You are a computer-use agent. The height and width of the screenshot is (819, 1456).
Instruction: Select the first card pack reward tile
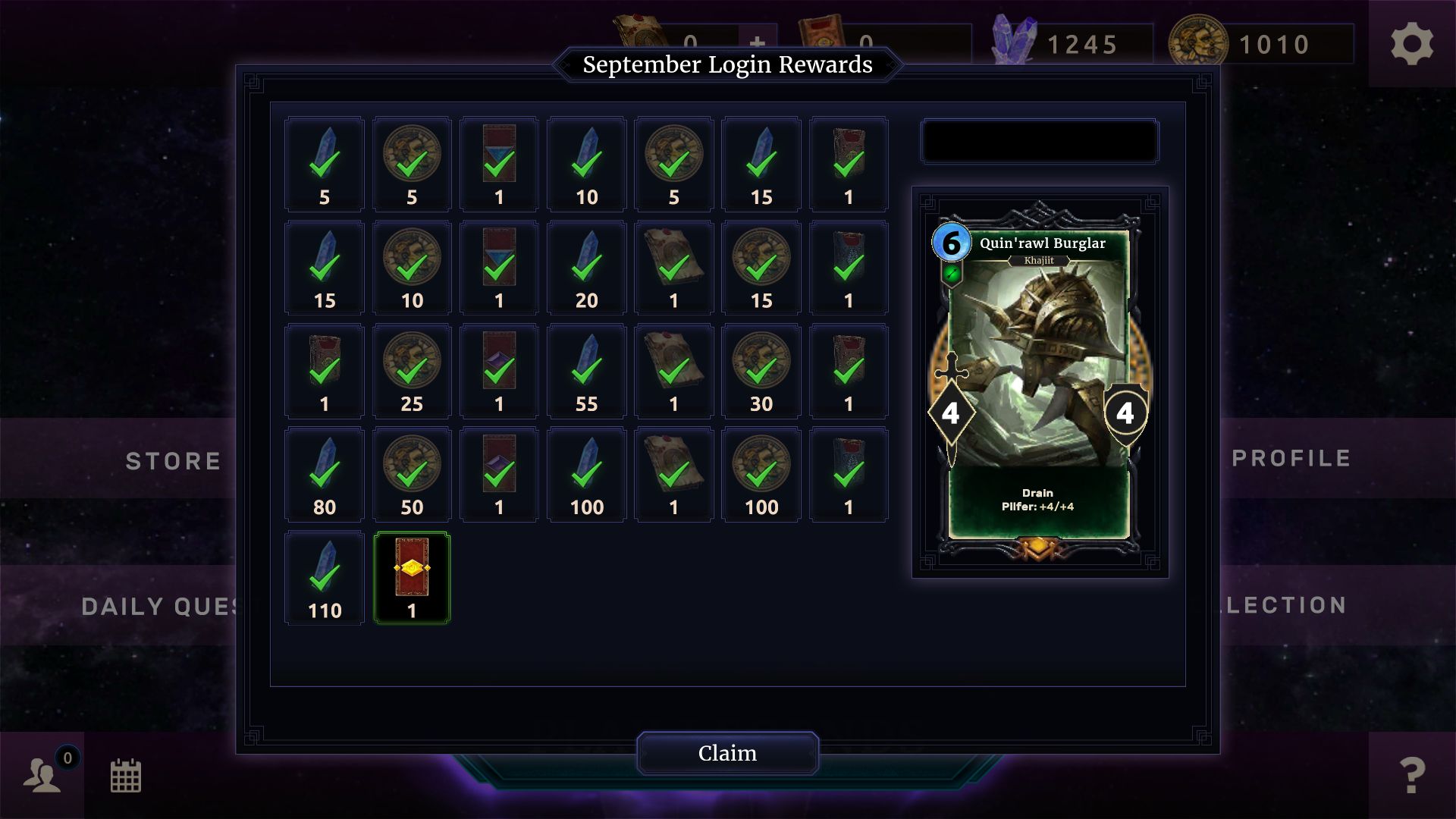499,163
